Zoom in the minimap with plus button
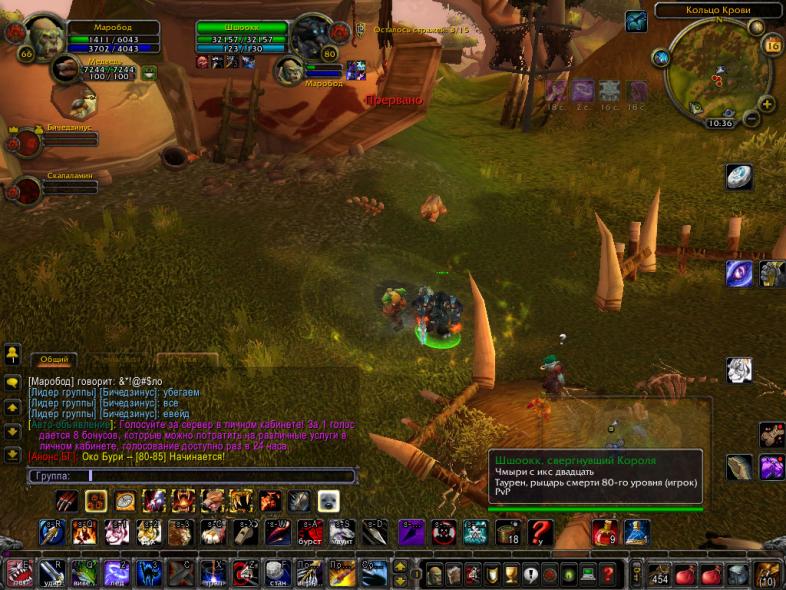 (767, 103)
